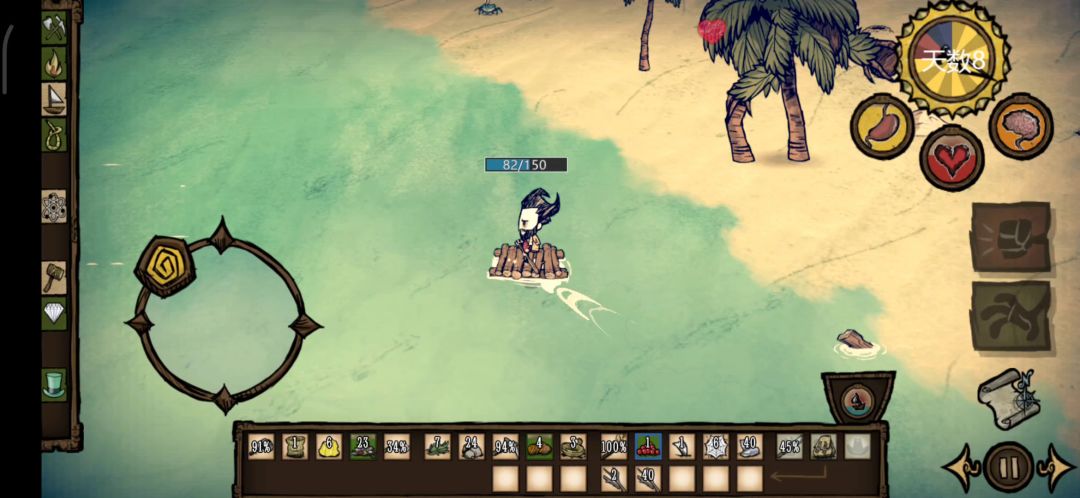Click the boat icon above the inventory
Image resolution: width=1080 pixels, height=498 pixels.
pyautogui.click(x=857, y=402)
